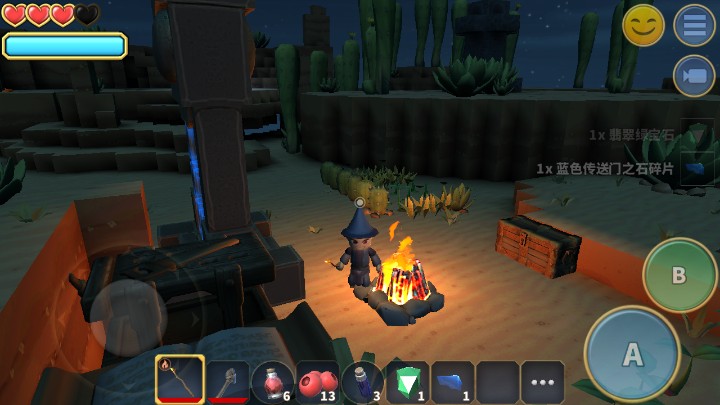720x405 pixels.
Task: Select the red berries stack
Action: click(x=317, y=381)
